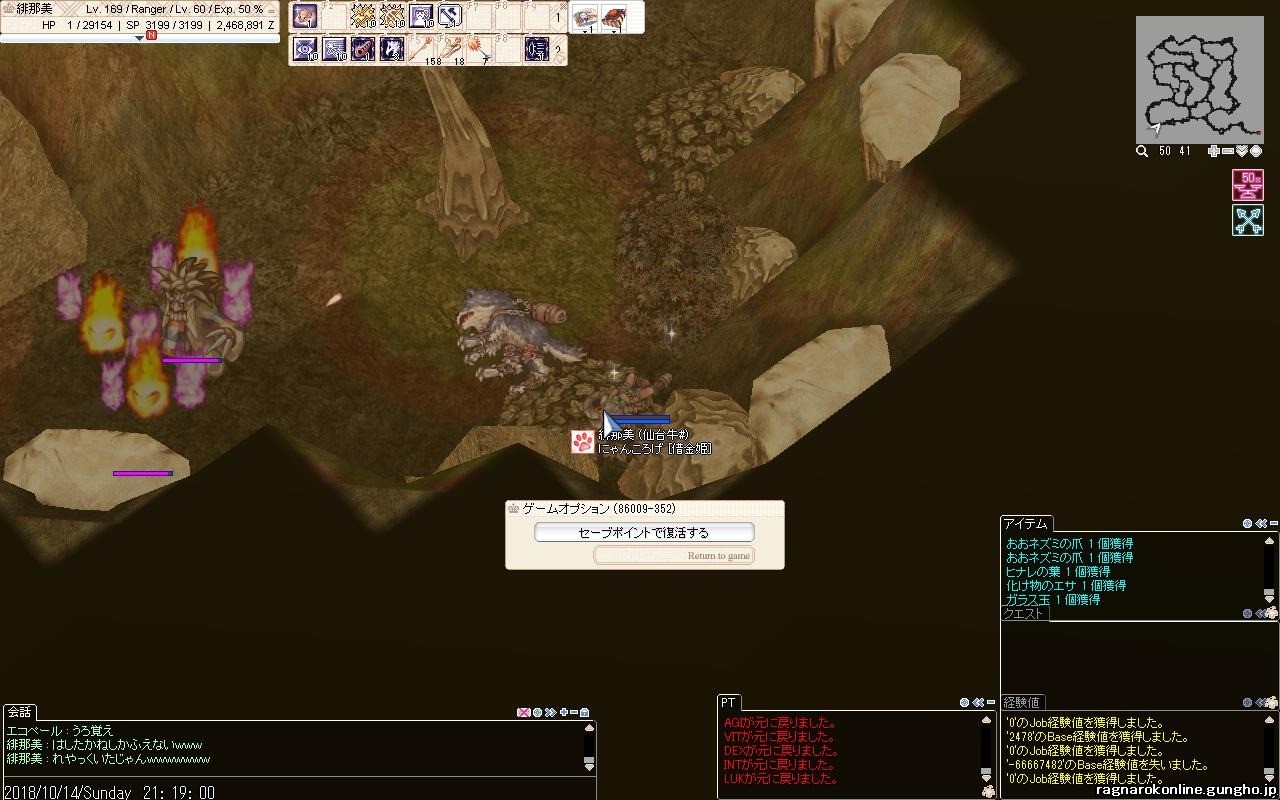Use the arrow item with 158 count
The width and height of the screenshot is (1280, 800).
click(x=432, y=48)
